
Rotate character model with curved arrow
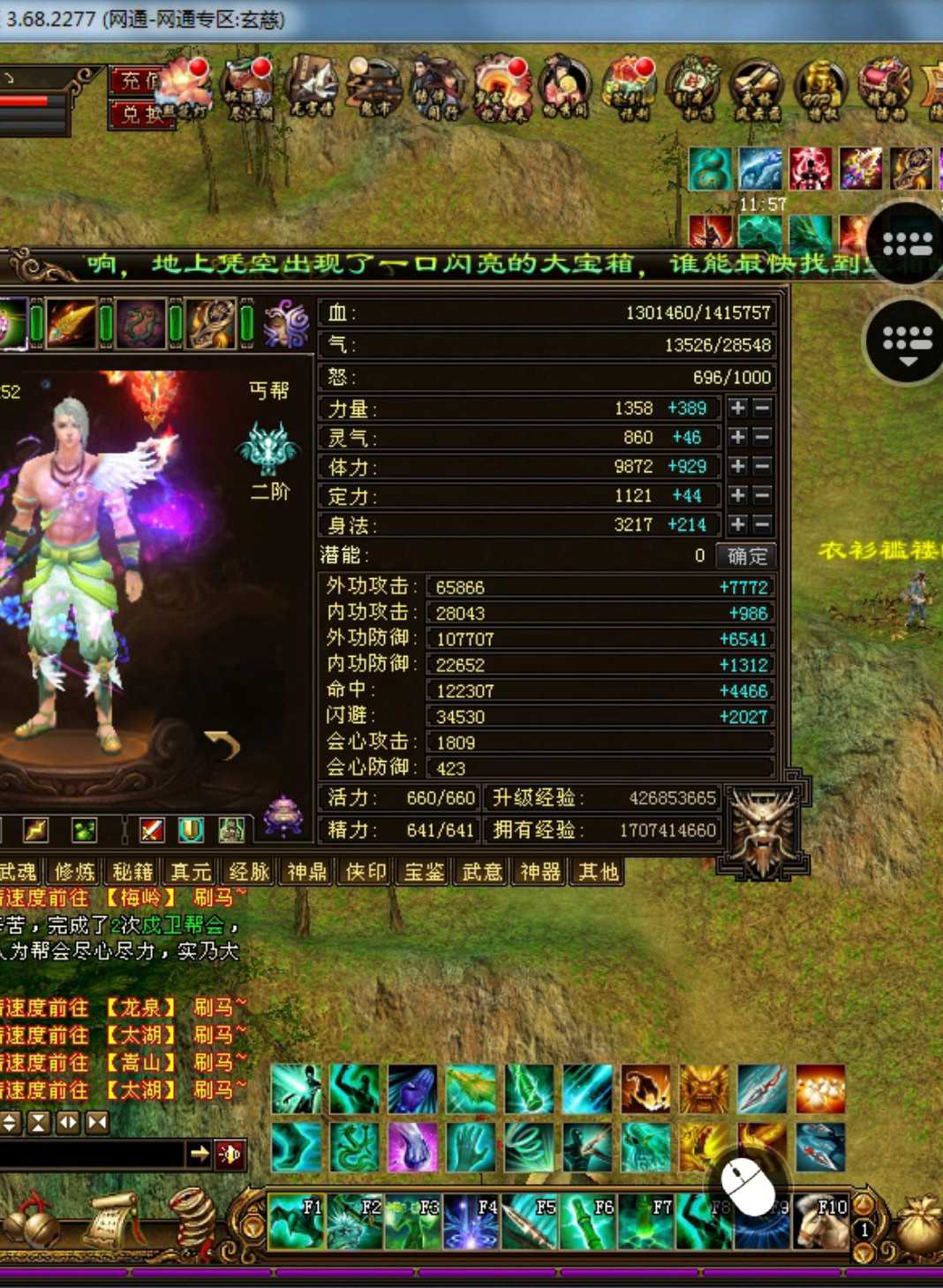point(223,746)
